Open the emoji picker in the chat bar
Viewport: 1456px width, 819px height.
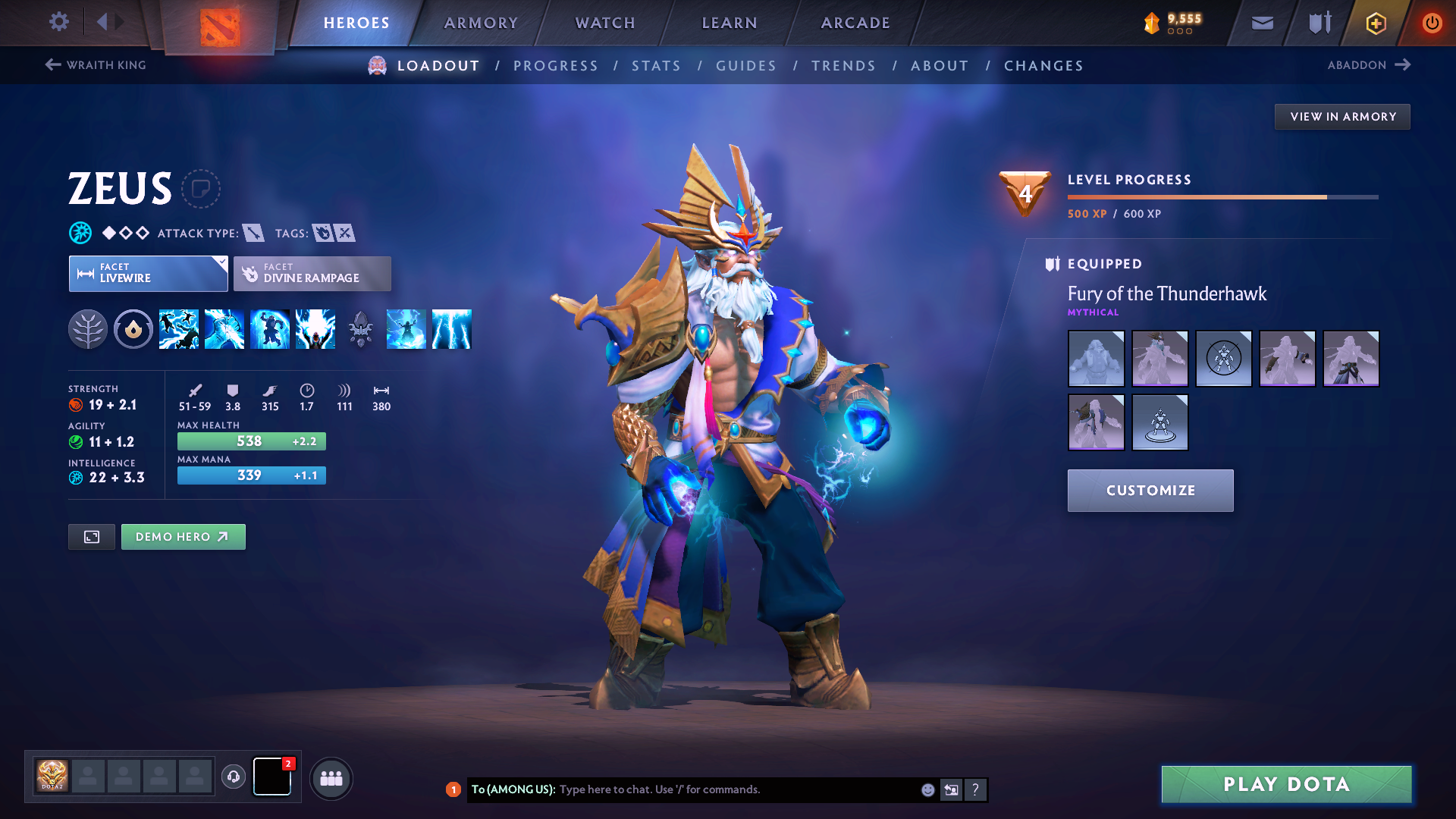click(927, 789)
